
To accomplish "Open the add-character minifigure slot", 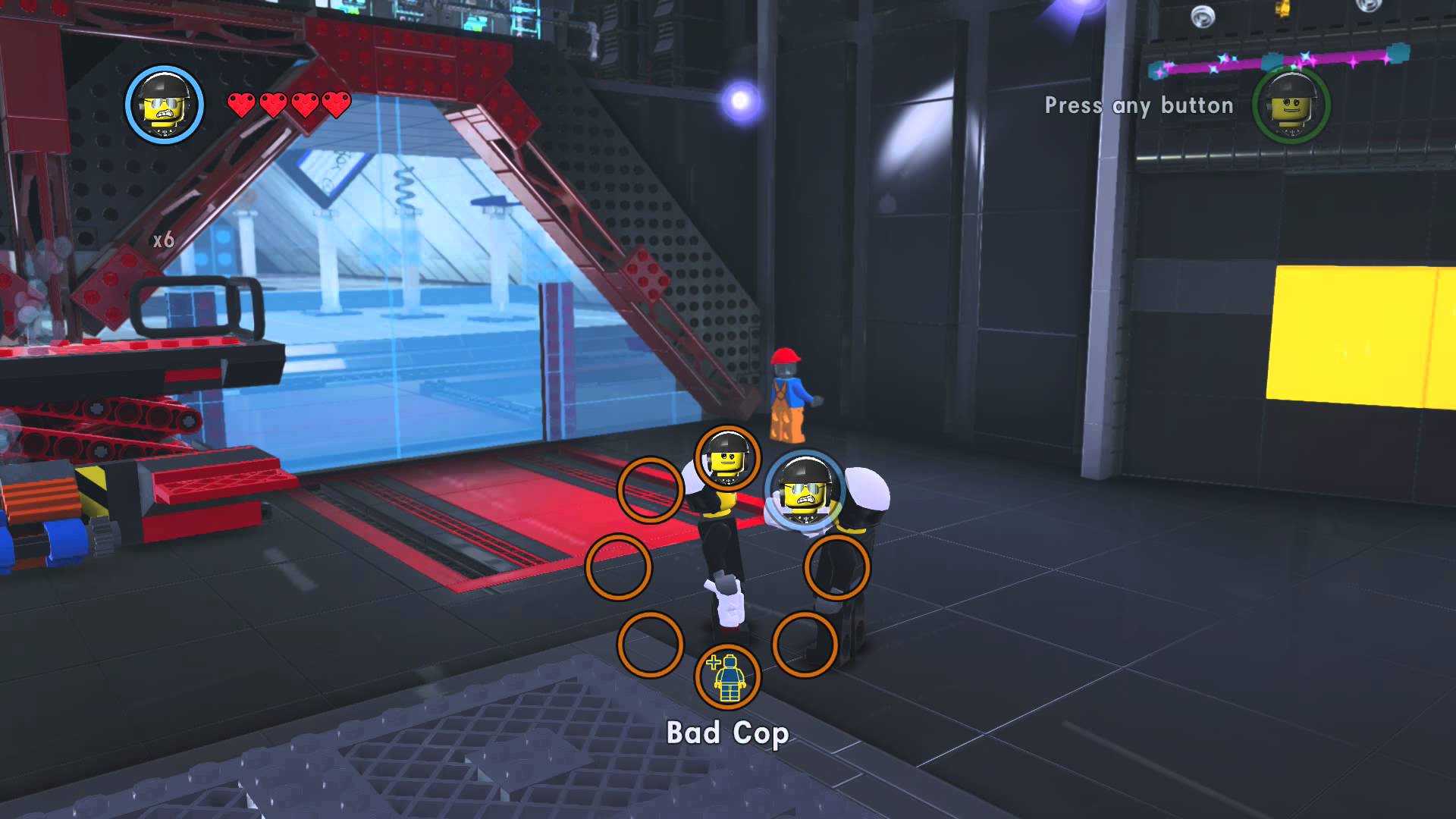I will click(x=727, y=676).
